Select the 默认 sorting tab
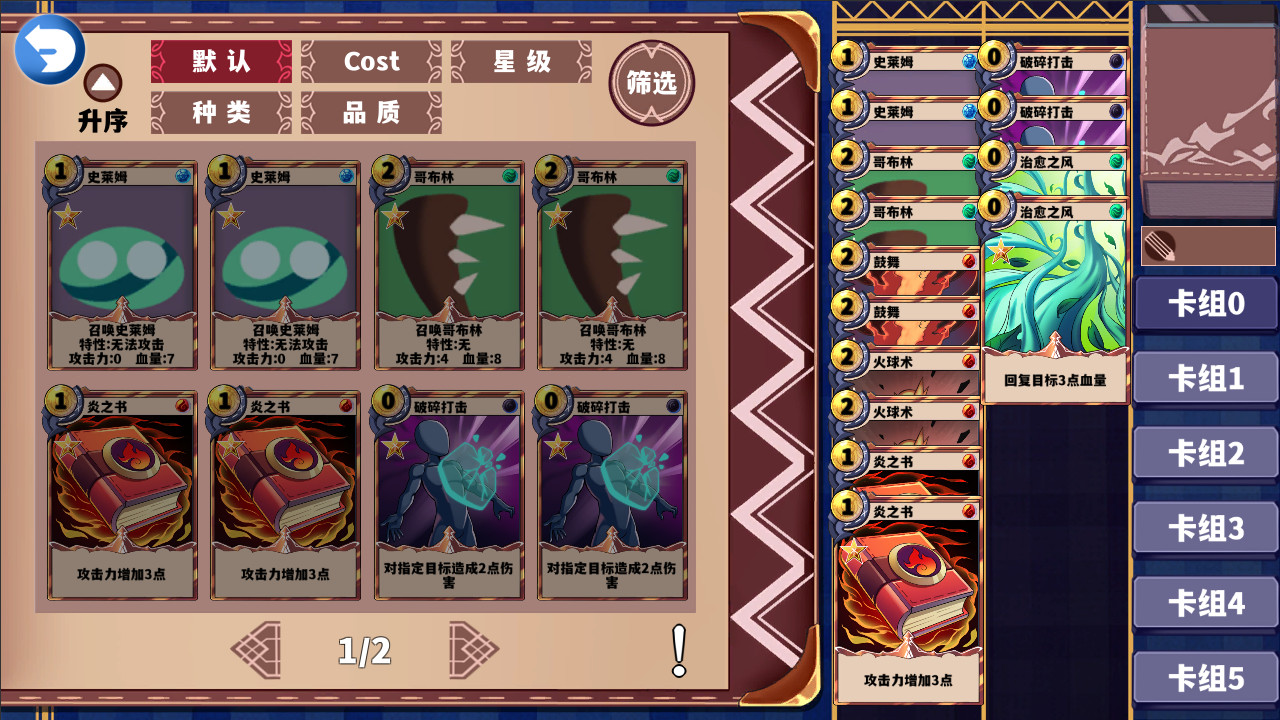The height and width of the screenshot is (720, 1280). pos(221,62)
